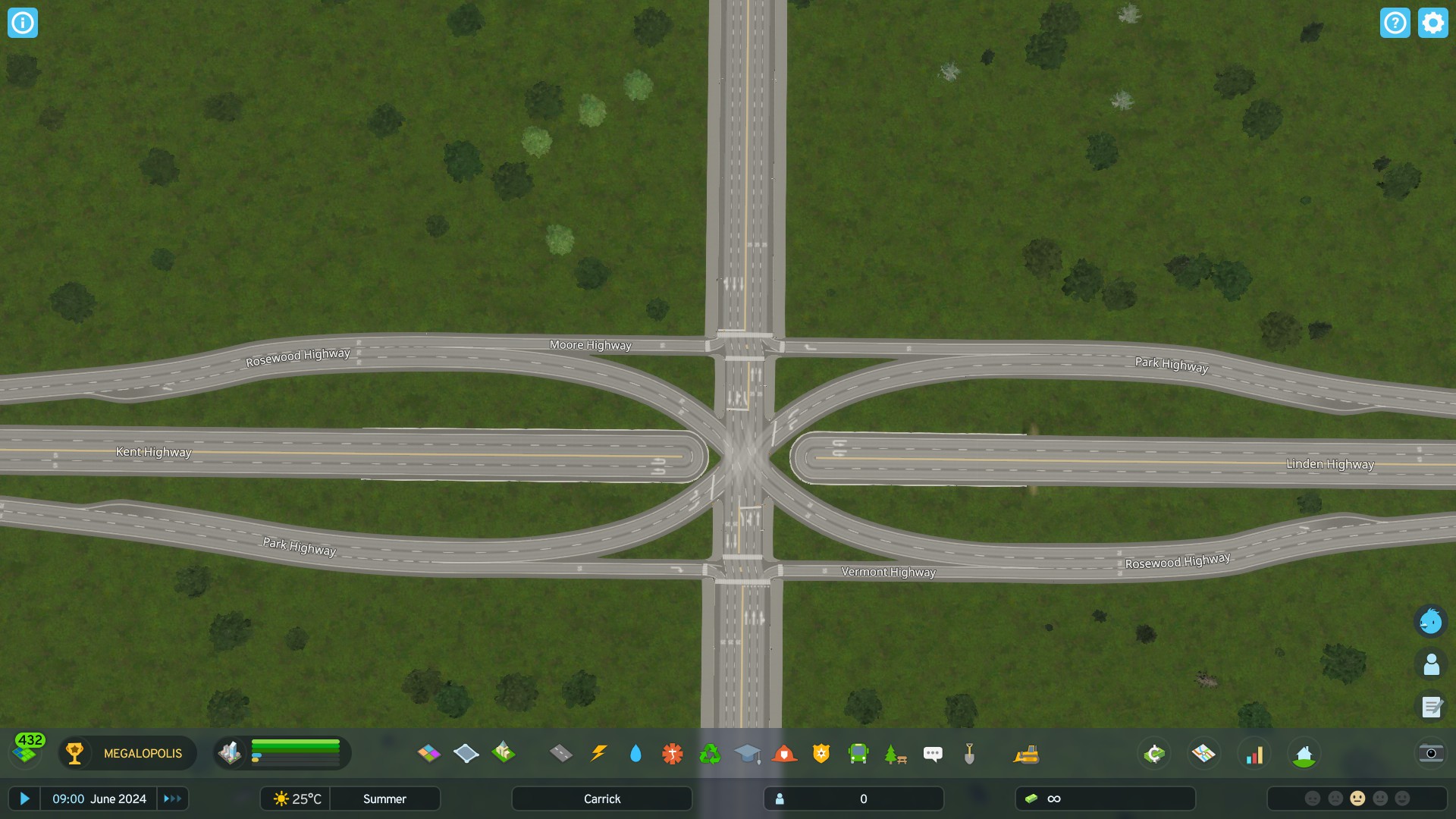Open the Fire & Rescue menu
Screen dimensions: 1456x819
(x=785, y=753)
